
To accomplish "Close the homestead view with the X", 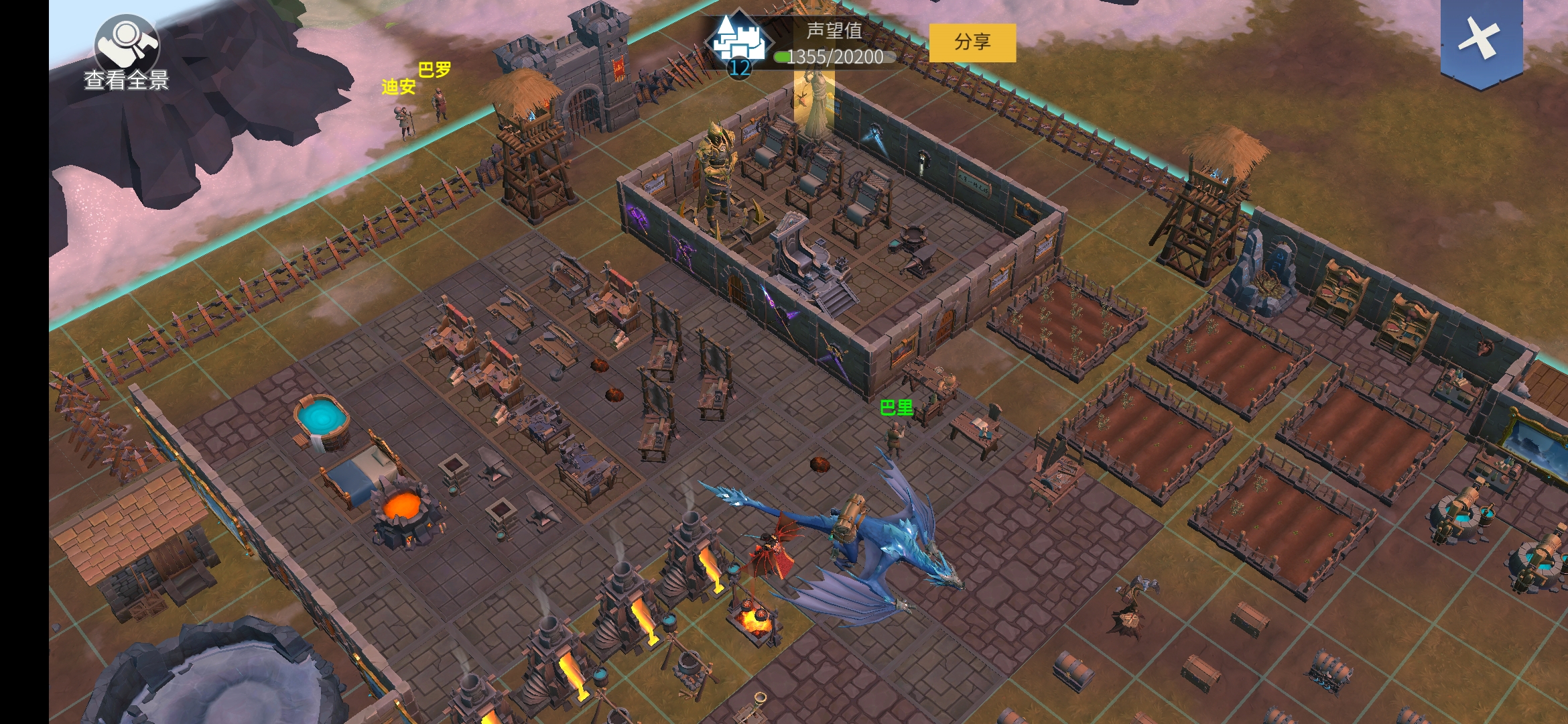I will coord(1481,39).
